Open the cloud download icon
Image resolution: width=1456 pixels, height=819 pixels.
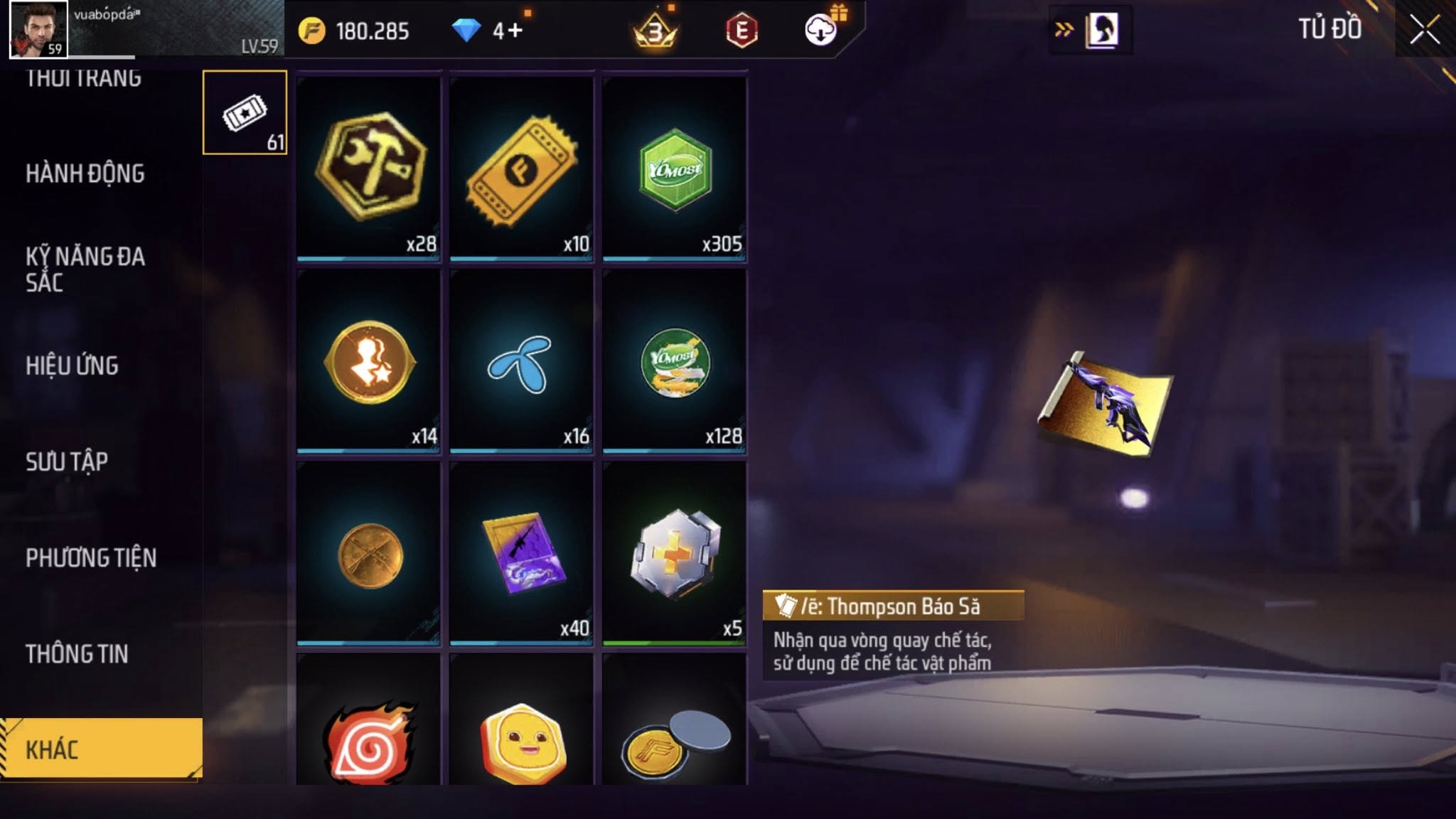tap(821, 31)
